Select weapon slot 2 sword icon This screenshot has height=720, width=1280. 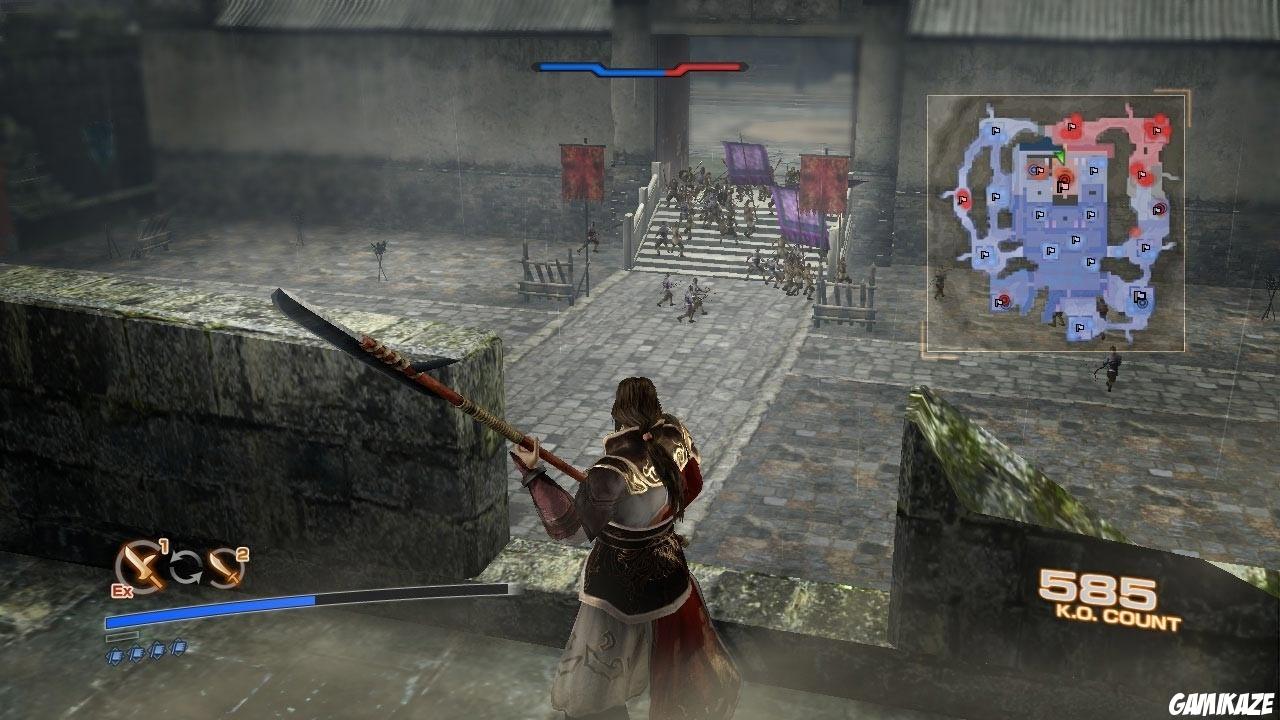point(224,569)
